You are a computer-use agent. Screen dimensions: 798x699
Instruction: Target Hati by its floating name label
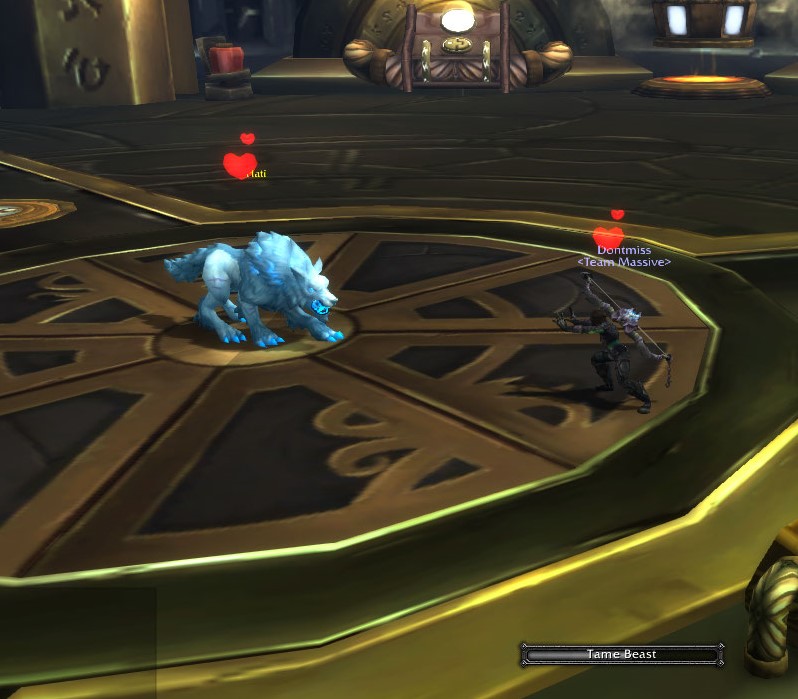(x=256, y=174)
